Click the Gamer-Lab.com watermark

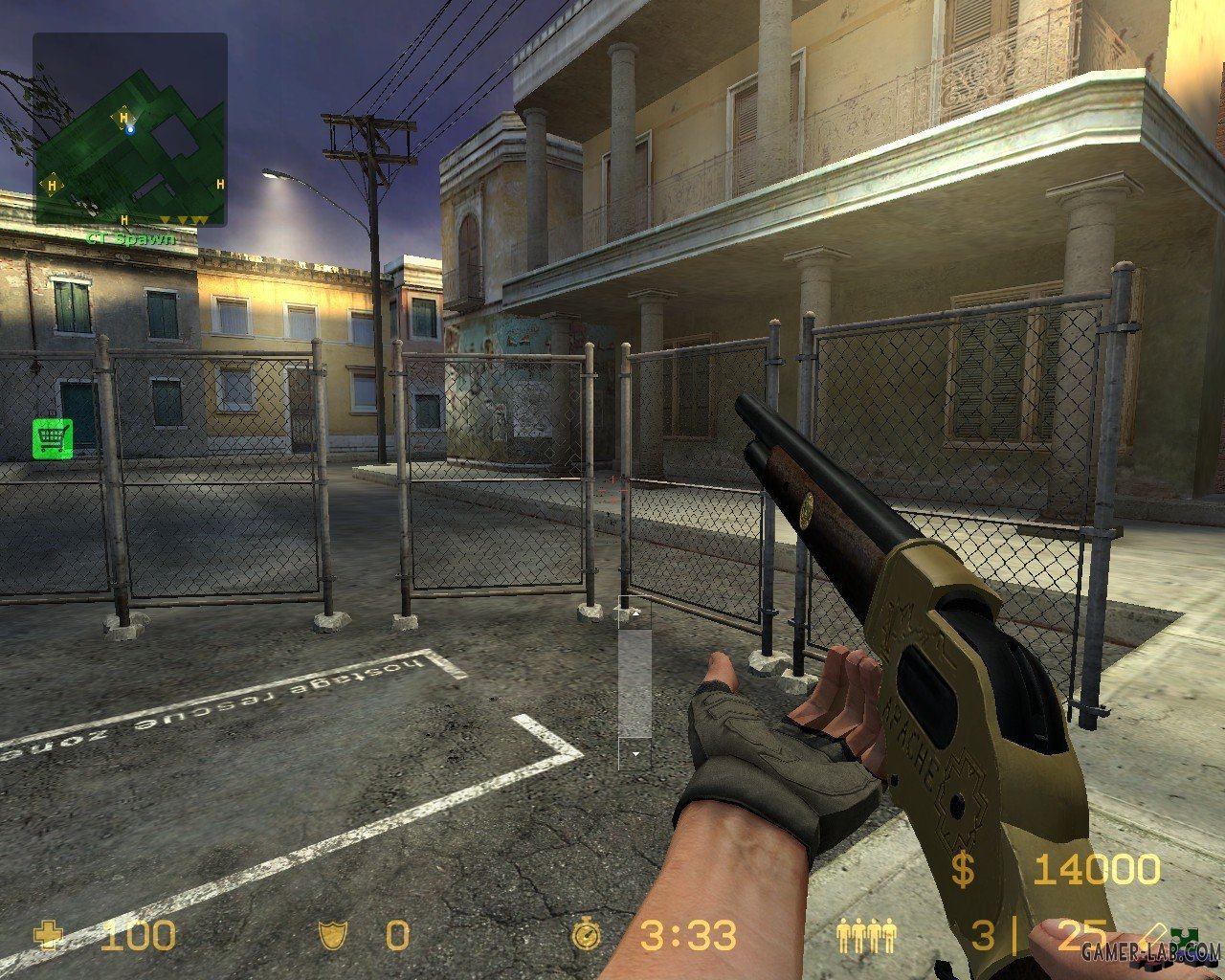1148,951
